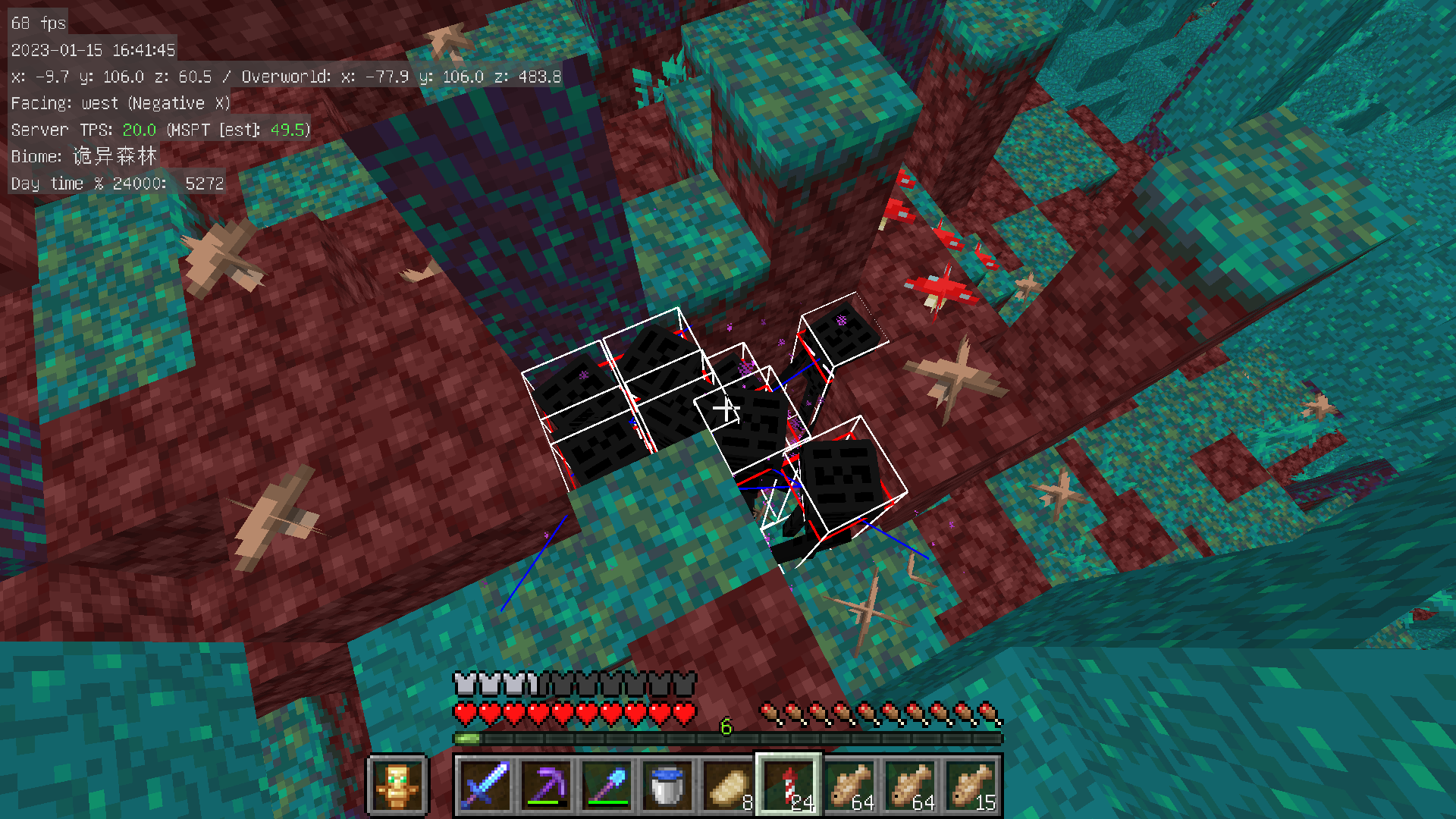Pick the enchanted diamond shovel slot

[607, 786]
